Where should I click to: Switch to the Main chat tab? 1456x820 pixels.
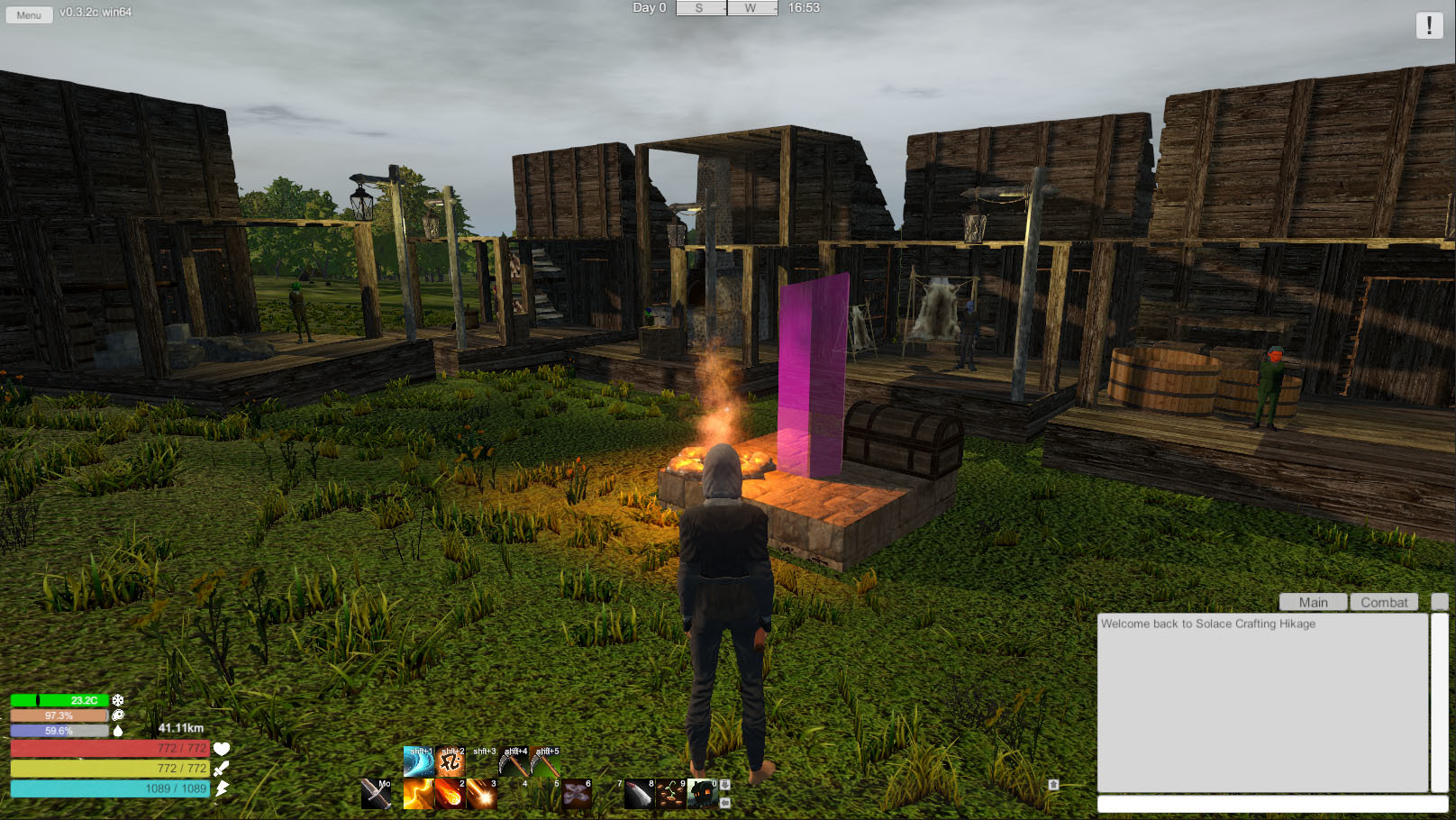tap(1313, 602)
